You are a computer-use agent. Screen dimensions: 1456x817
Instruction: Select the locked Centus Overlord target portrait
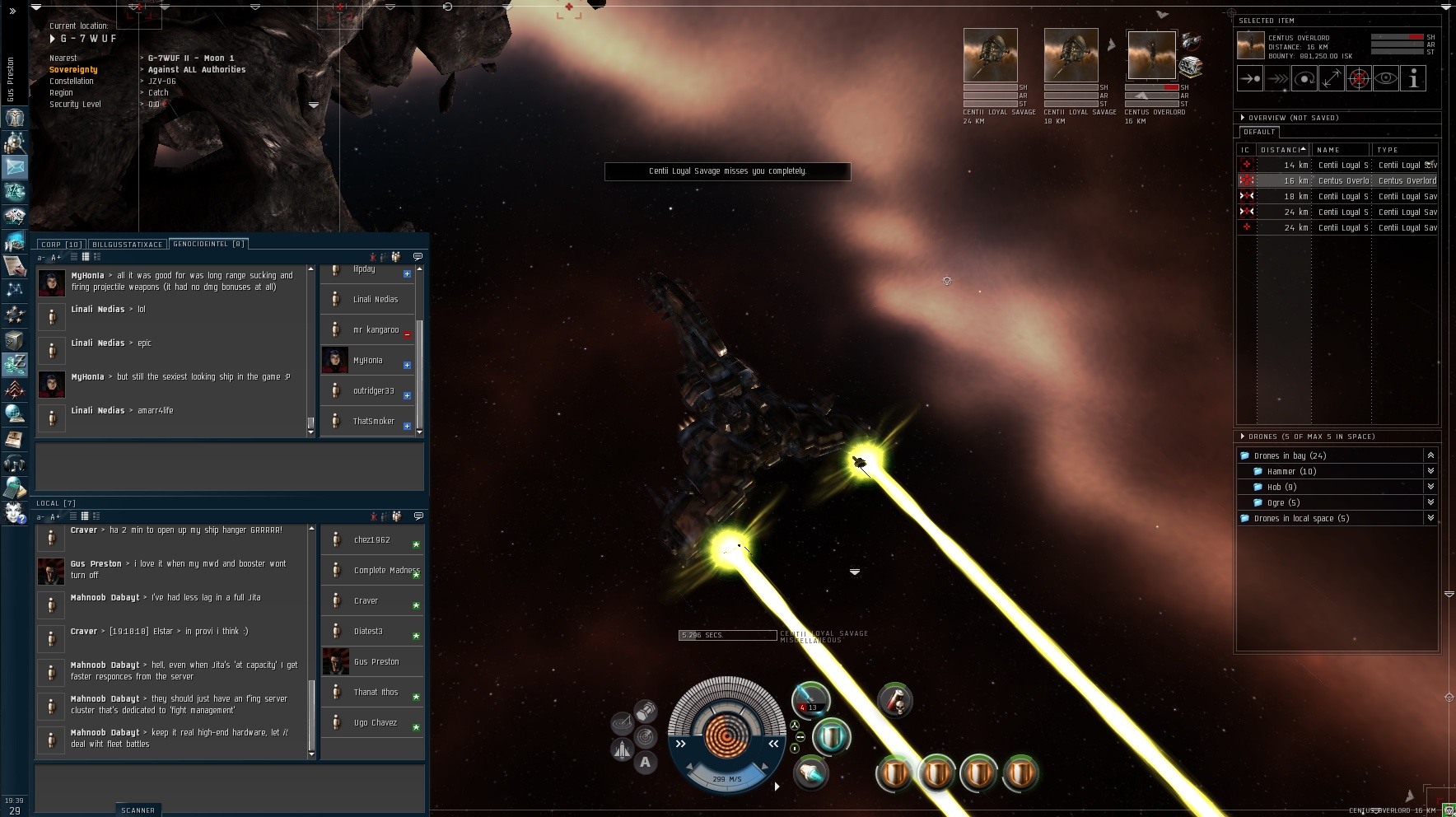(1151, 56)
